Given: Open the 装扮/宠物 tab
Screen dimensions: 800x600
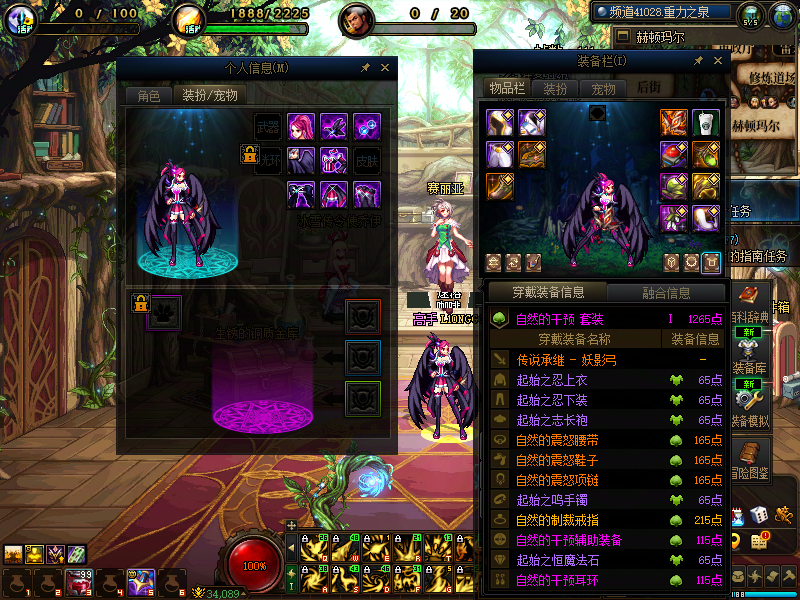Looking at the screenshot, I should tap(209, 96).
